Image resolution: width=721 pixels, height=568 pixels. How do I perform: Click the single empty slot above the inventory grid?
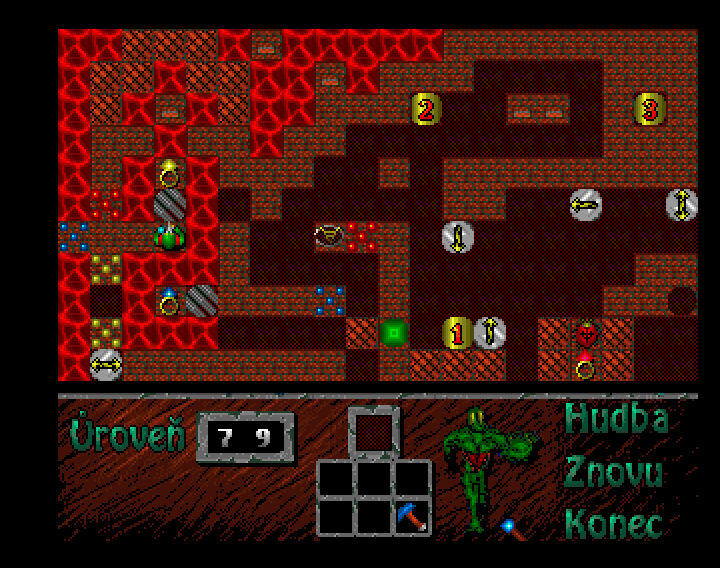point(374,432)
